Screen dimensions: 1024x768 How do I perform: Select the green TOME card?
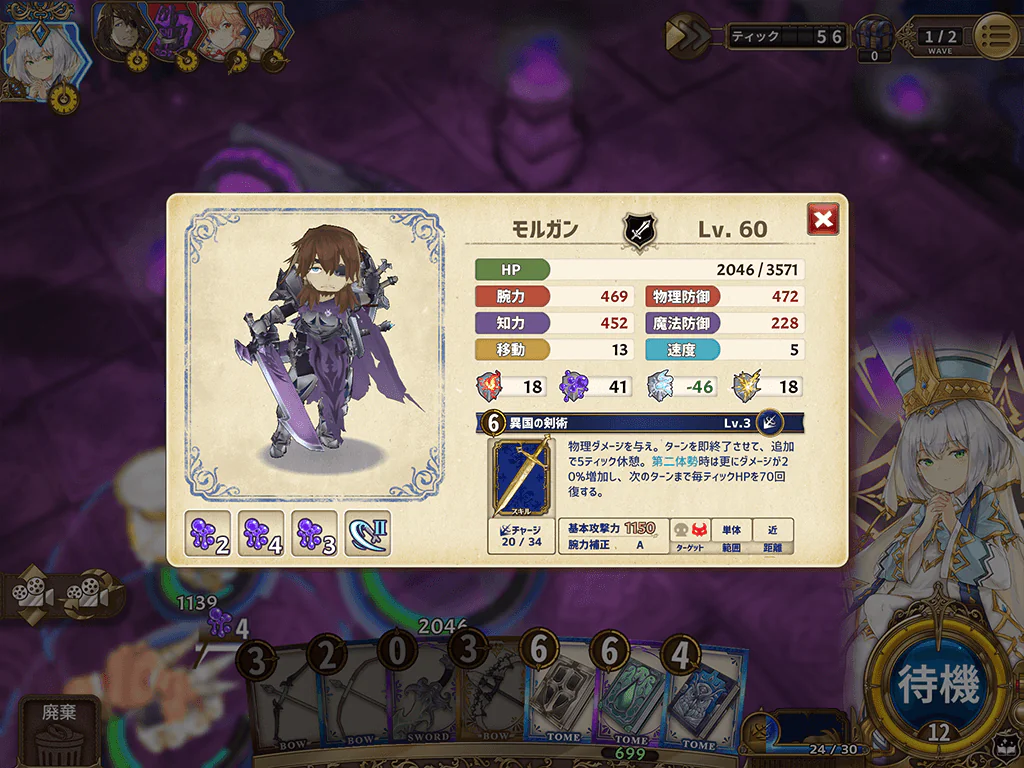(x=630, y=695)
